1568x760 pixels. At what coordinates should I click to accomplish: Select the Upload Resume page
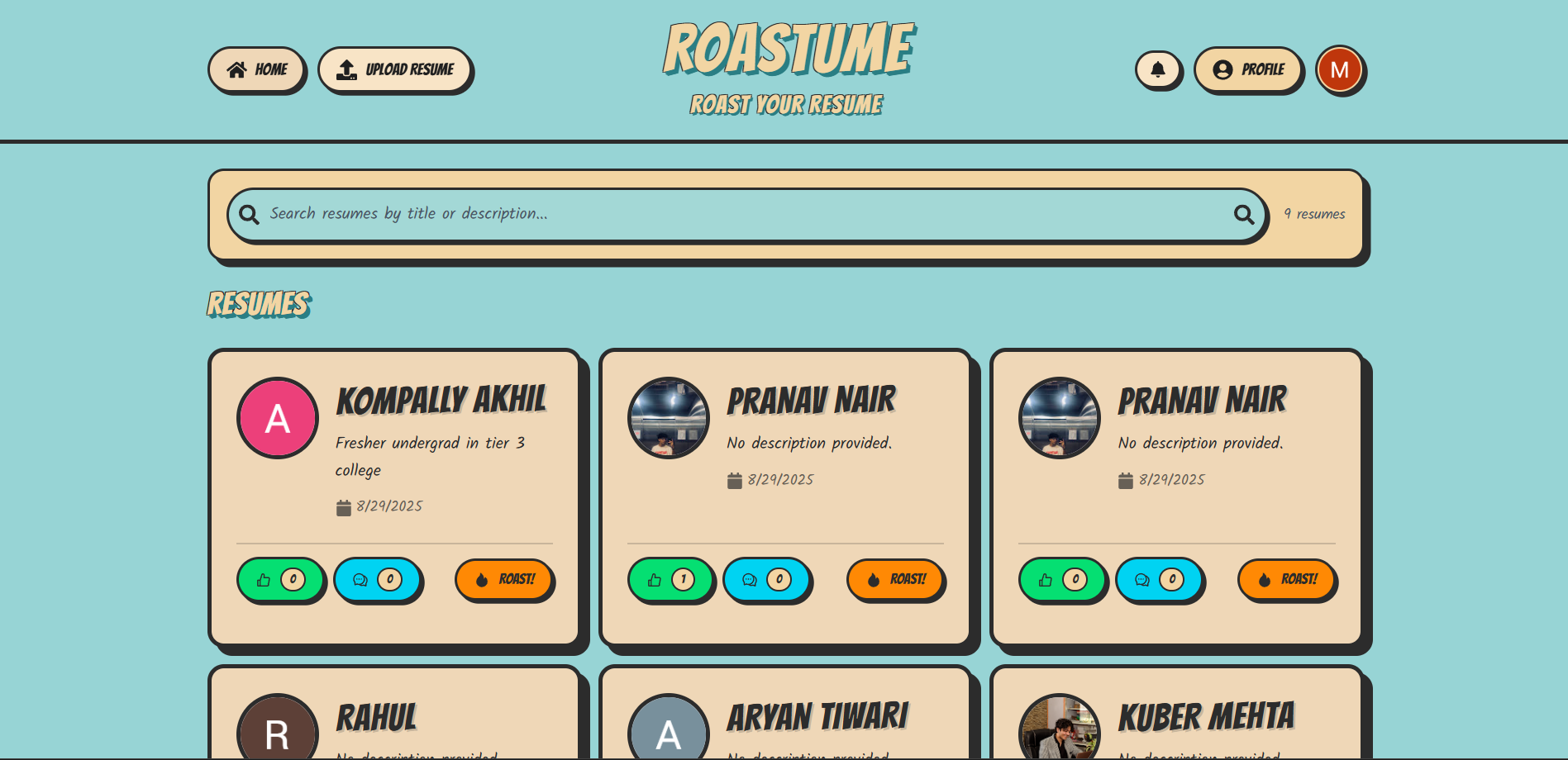(x=394, y=69)
